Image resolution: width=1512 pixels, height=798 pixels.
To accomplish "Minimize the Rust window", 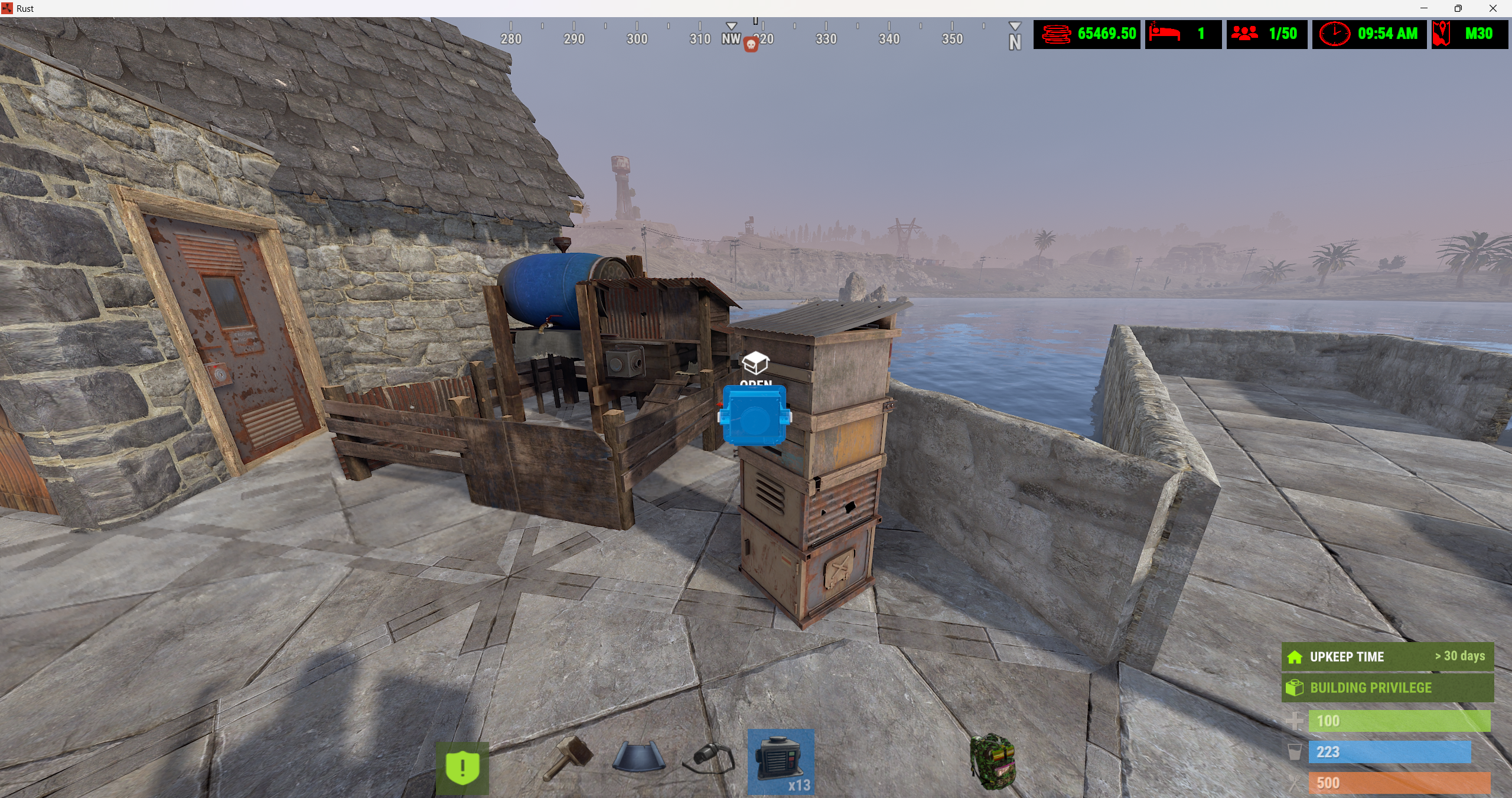I will click(x=1424, y=8).
